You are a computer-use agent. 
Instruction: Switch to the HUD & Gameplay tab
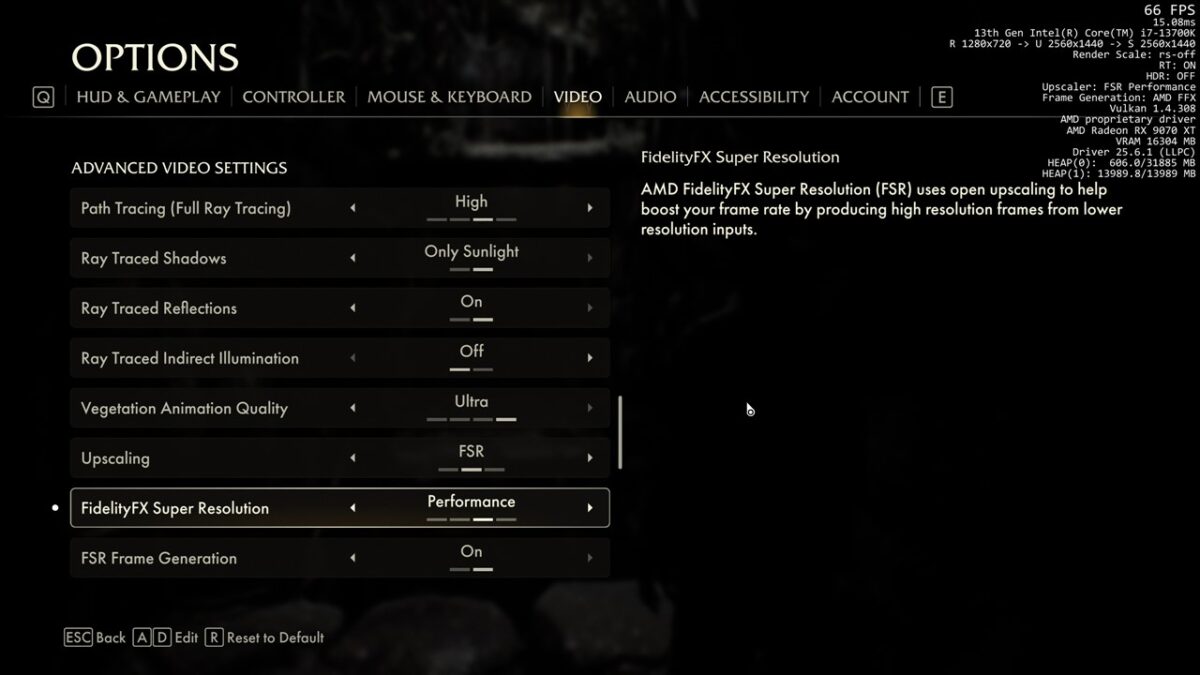click(148, 97)
